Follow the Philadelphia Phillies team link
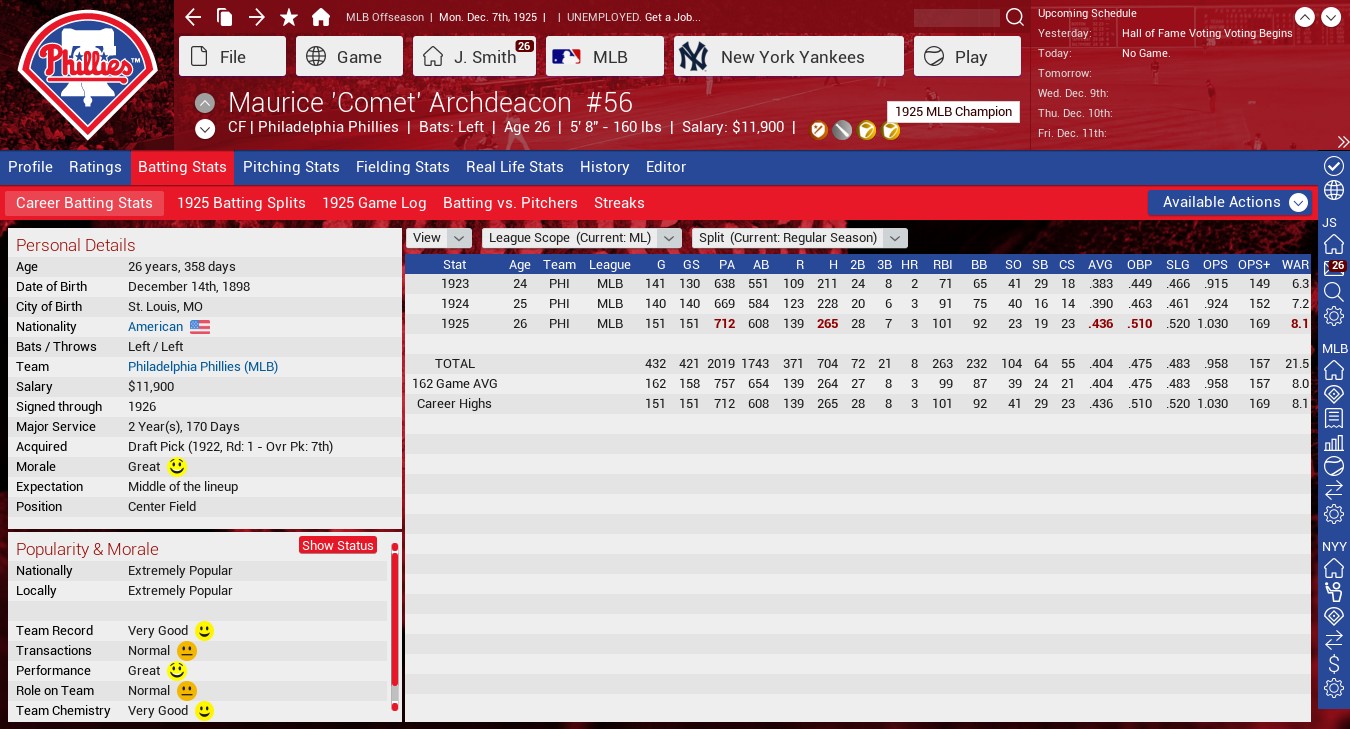 tap(203, 367)
